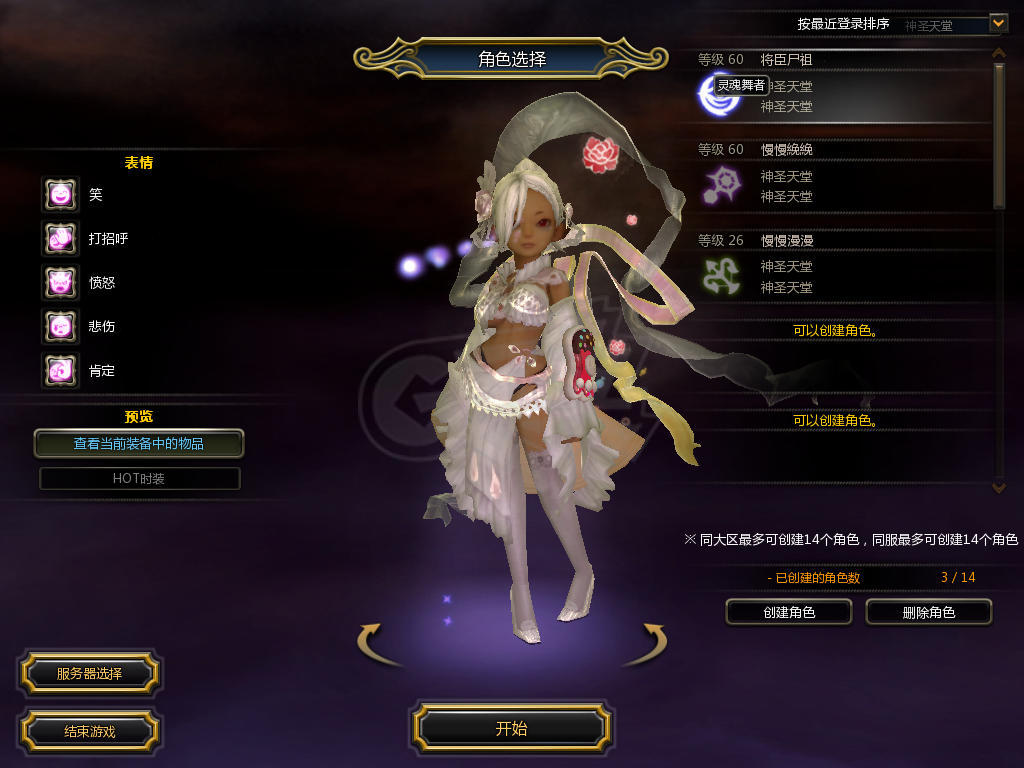The image size is (1024, 768).
Task: Open the 按最近登录排序 sort dropdown
Action: [x=997, y=22]
